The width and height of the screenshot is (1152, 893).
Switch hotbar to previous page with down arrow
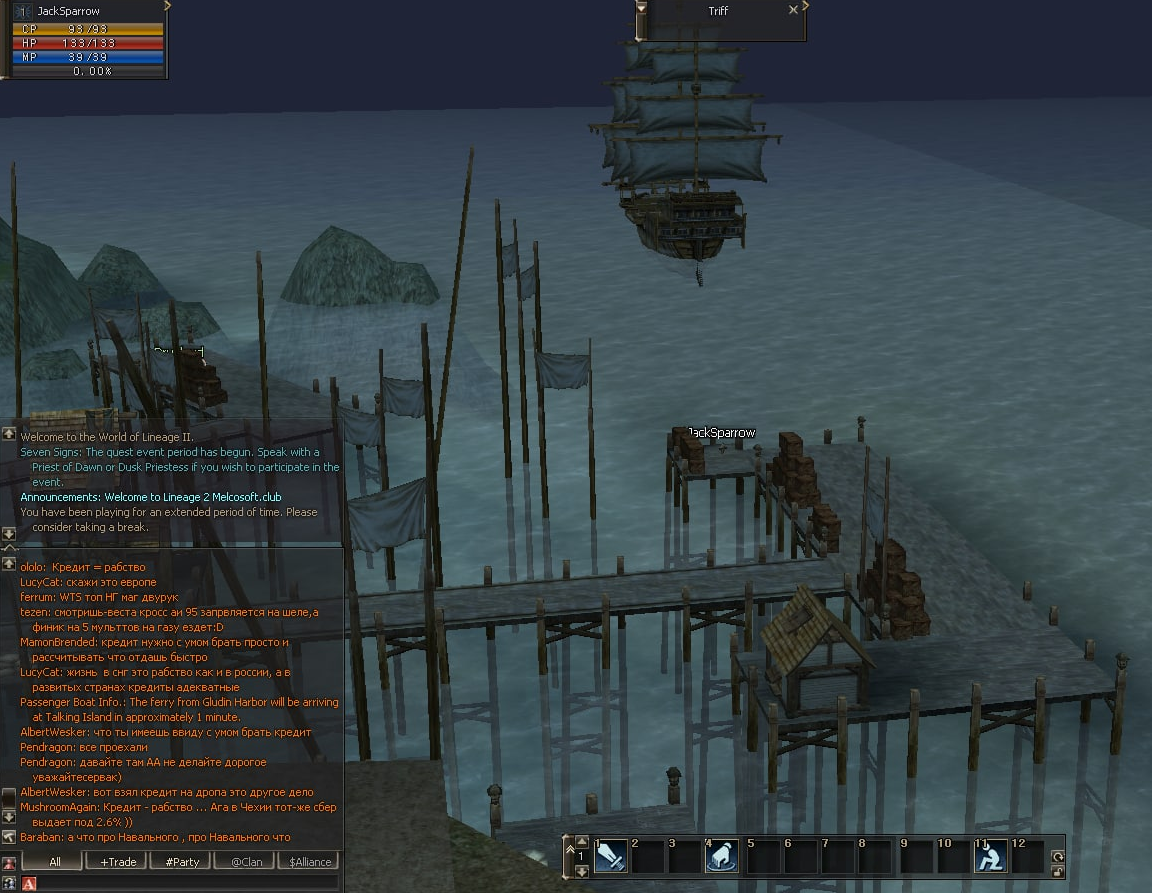pyautogui.click(x=582, y=871)
